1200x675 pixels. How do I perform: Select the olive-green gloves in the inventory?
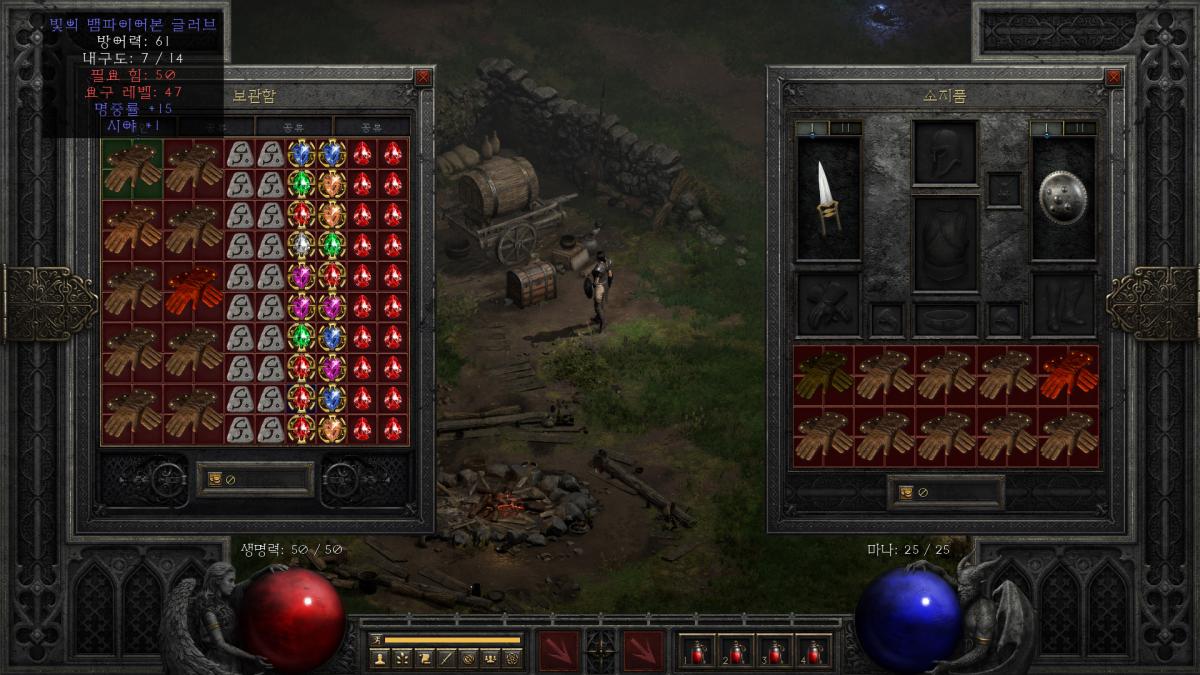coord(823,372)
